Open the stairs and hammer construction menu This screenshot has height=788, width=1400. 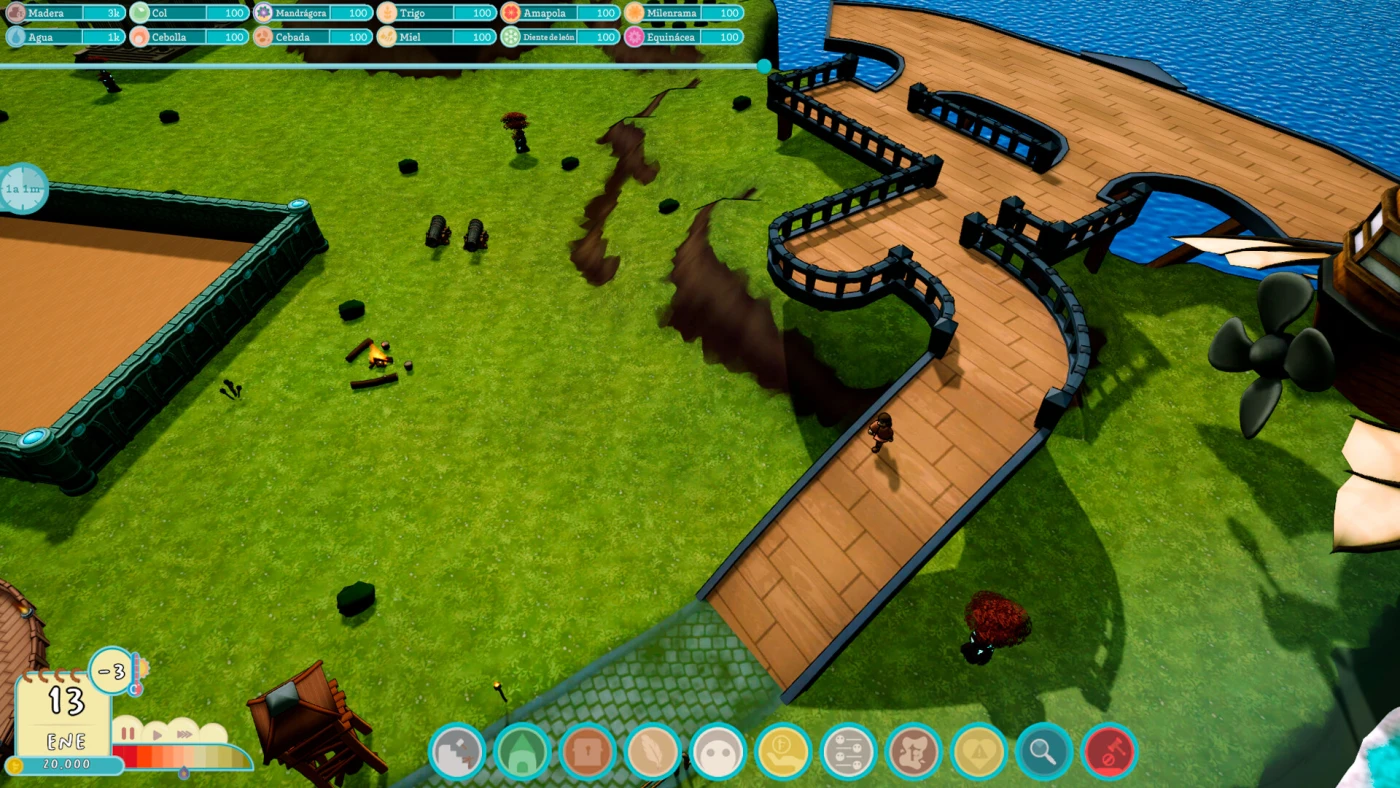pos(458,751)
